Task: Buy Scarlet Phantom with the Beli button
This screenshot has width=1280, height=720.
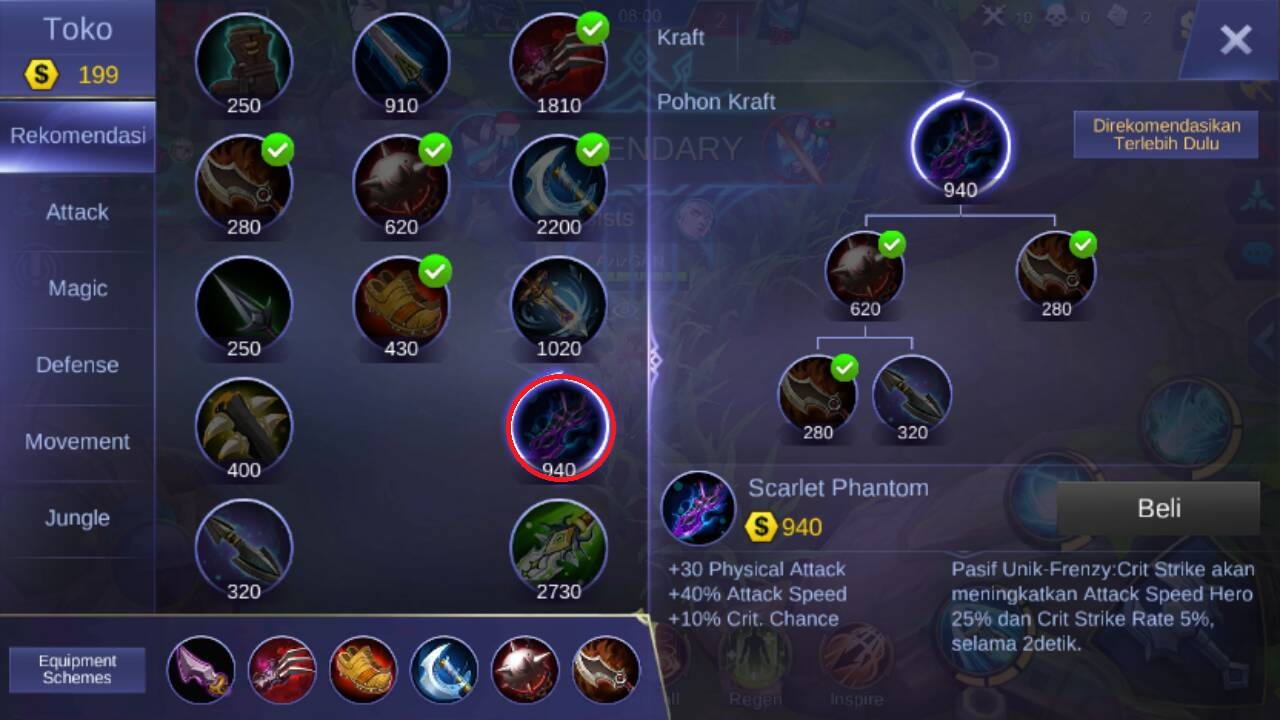Action: click(x=1158, y=509)
